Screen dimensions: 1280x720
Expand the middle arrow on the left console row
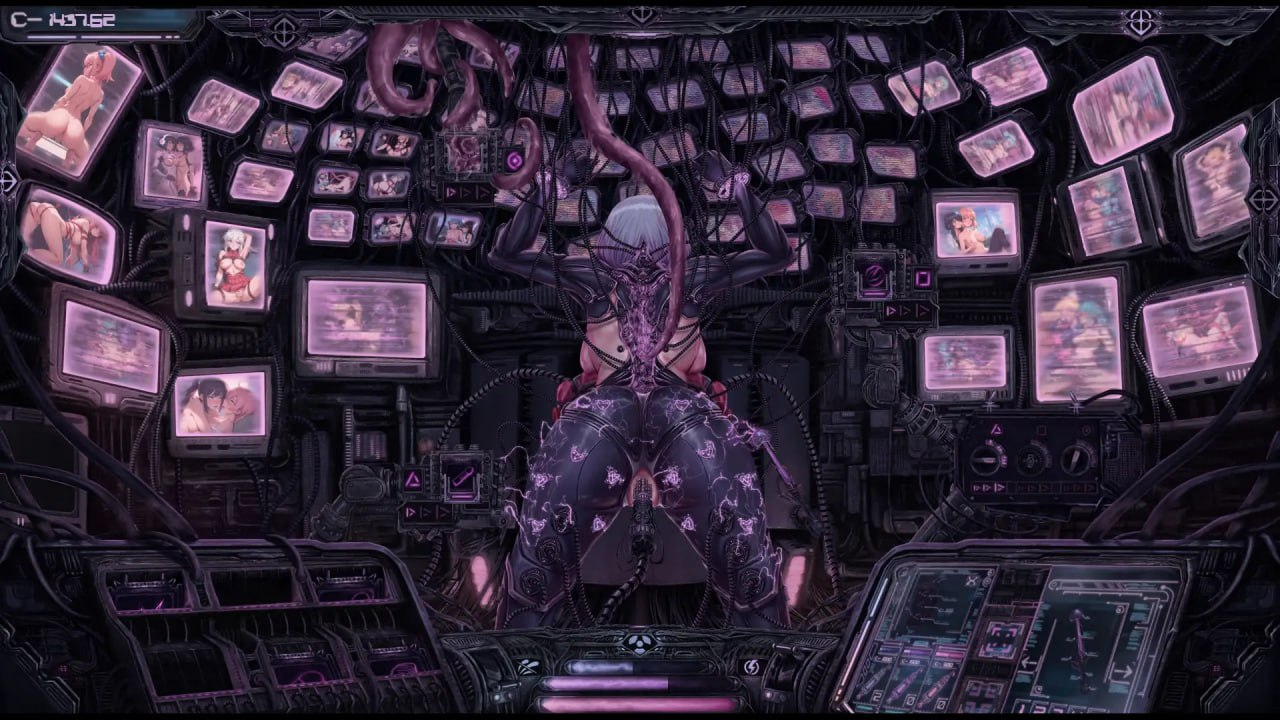[x=424, y=512]
